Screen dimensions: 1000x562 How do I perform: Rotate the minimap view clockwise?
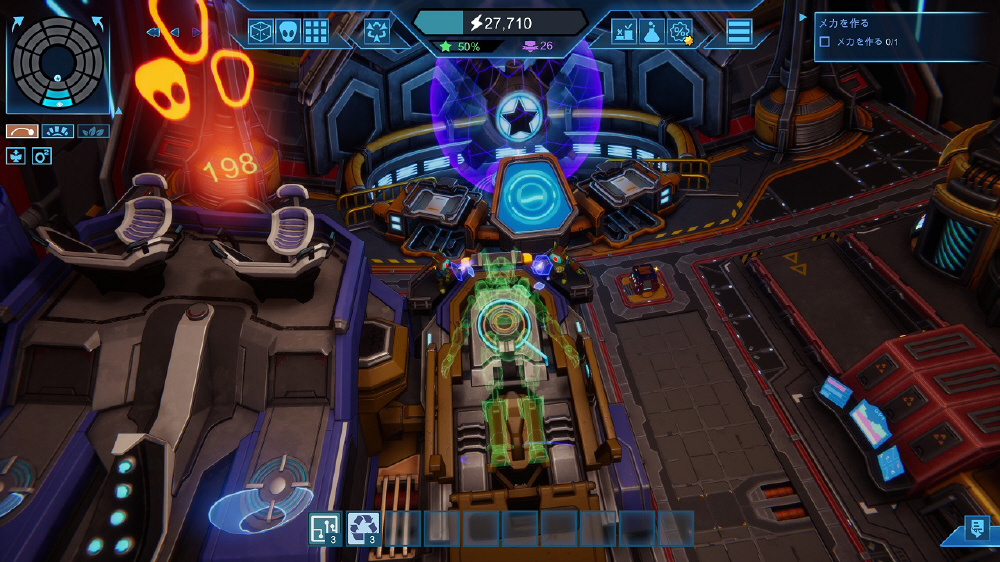coord(99,21)
